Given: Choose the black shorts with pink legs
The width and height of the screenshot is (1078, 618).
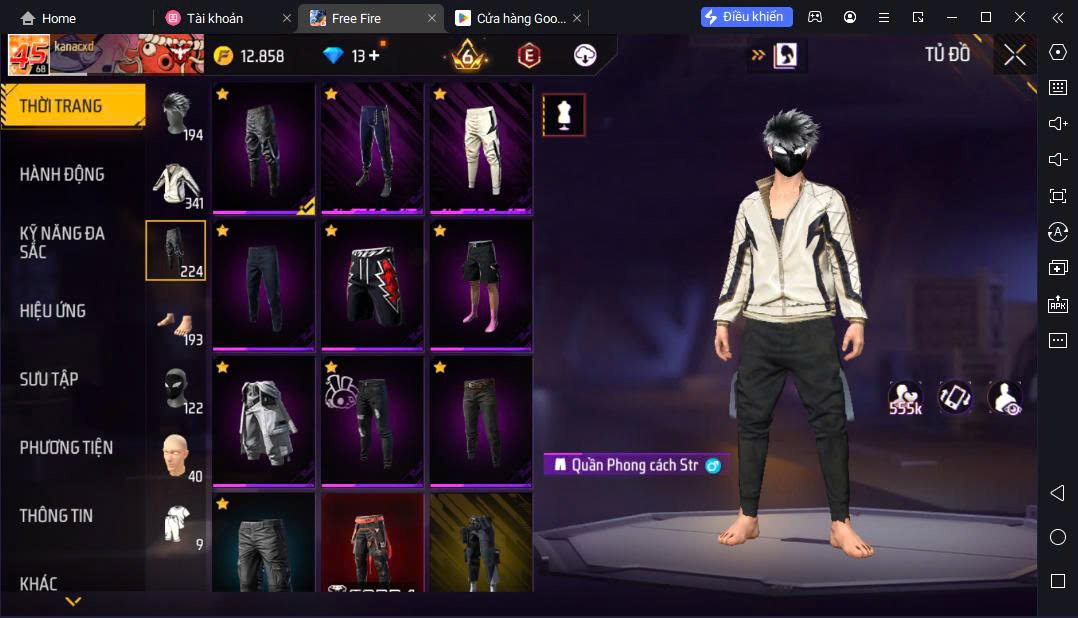Looking at the screenshot, I should pyautogui.click(x=481, y=284).
